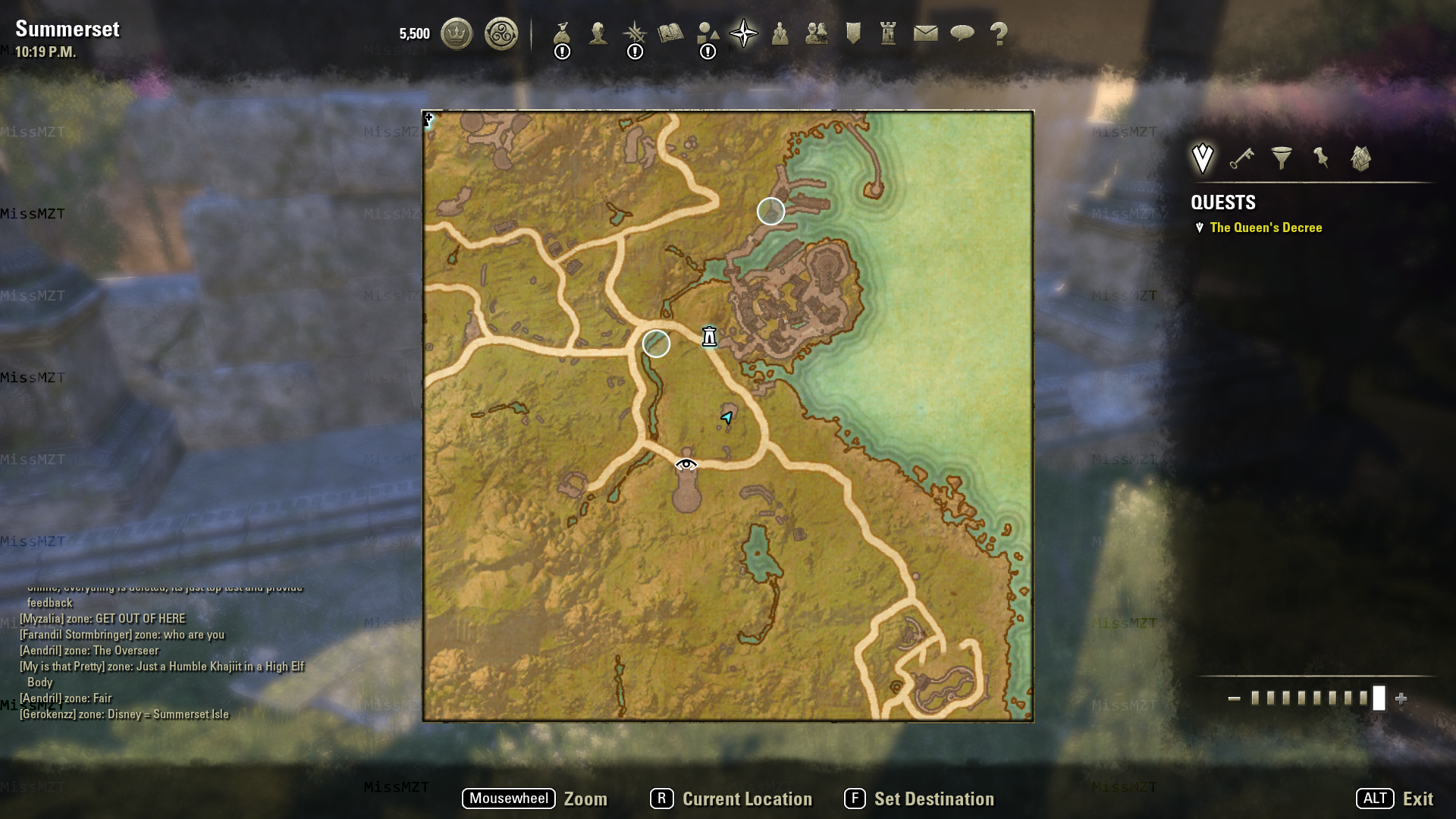Viewport: 1456px width, 819px height.
Task: Open the Mail envelope icon
Action: pyautogui.click(x=924, y=32)
